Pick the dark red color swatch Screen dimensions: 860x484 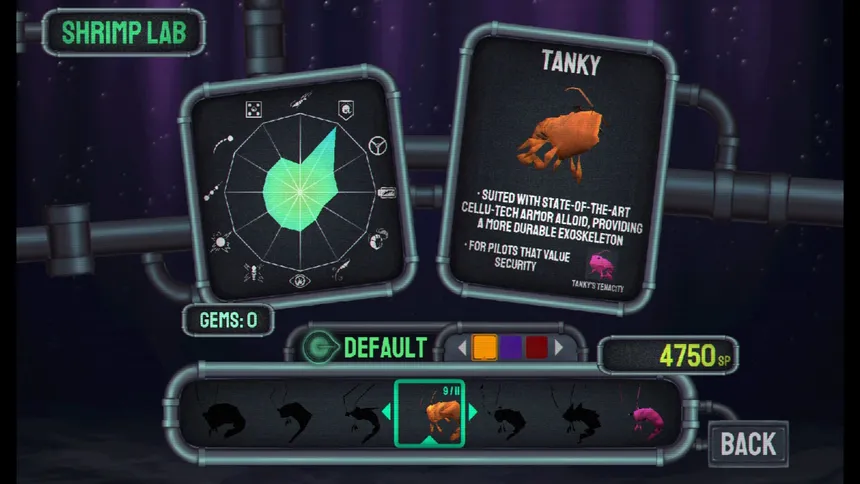537,347
